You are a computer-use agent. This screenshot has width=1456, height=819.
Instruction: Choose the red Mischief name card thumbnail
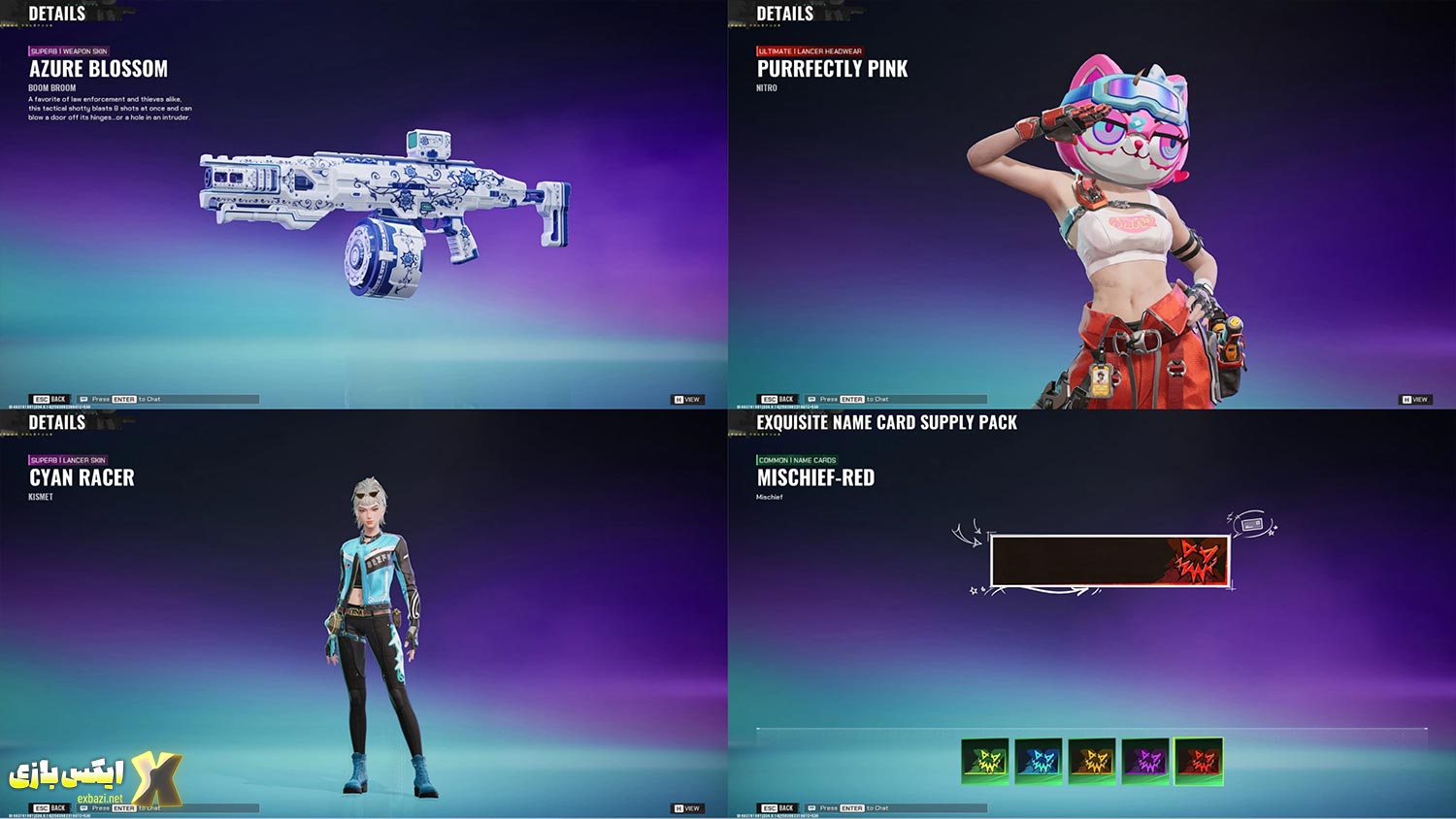(1198, 761)
